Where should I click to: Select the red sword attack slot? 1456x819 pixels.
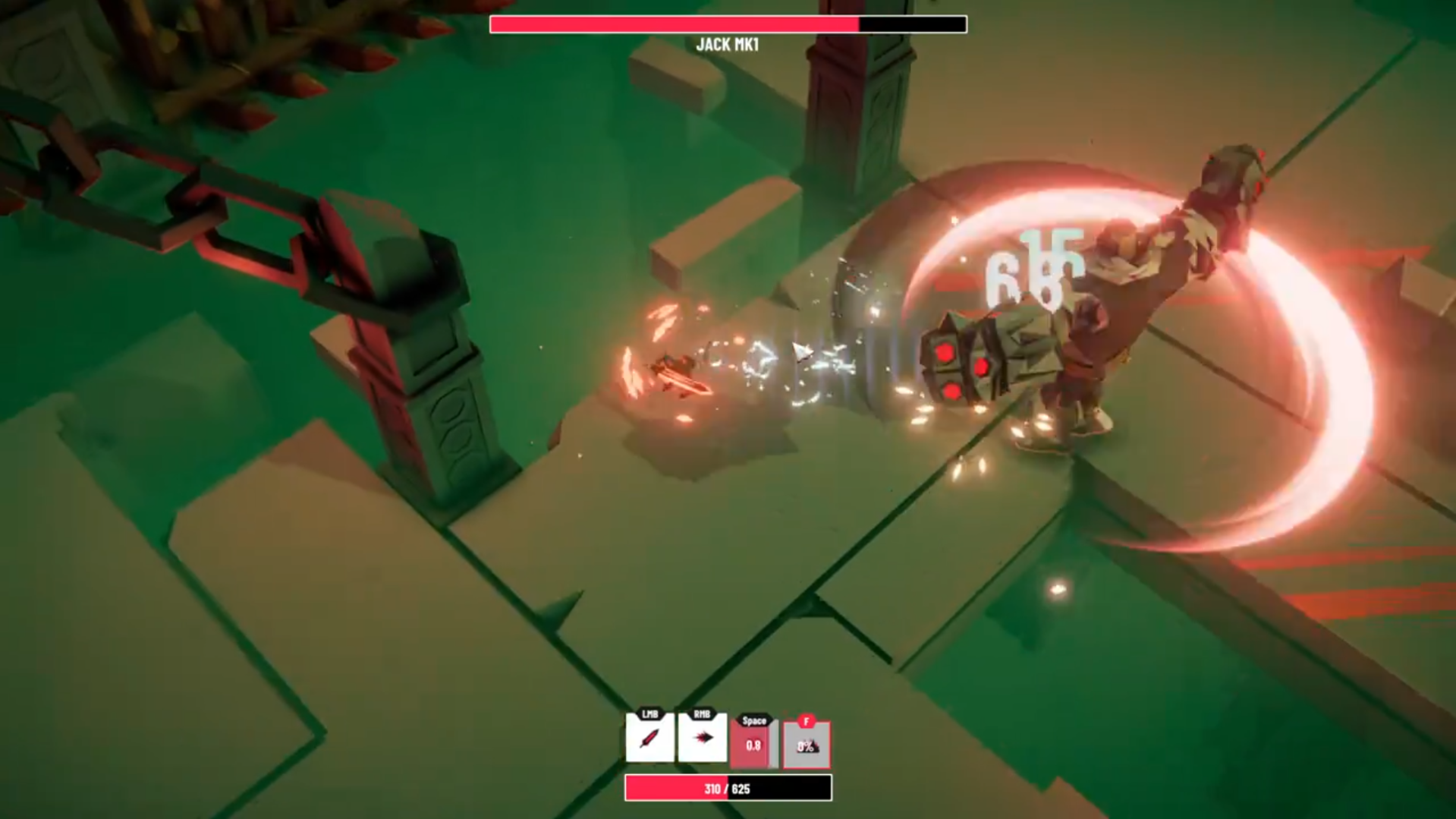point(650,737)
